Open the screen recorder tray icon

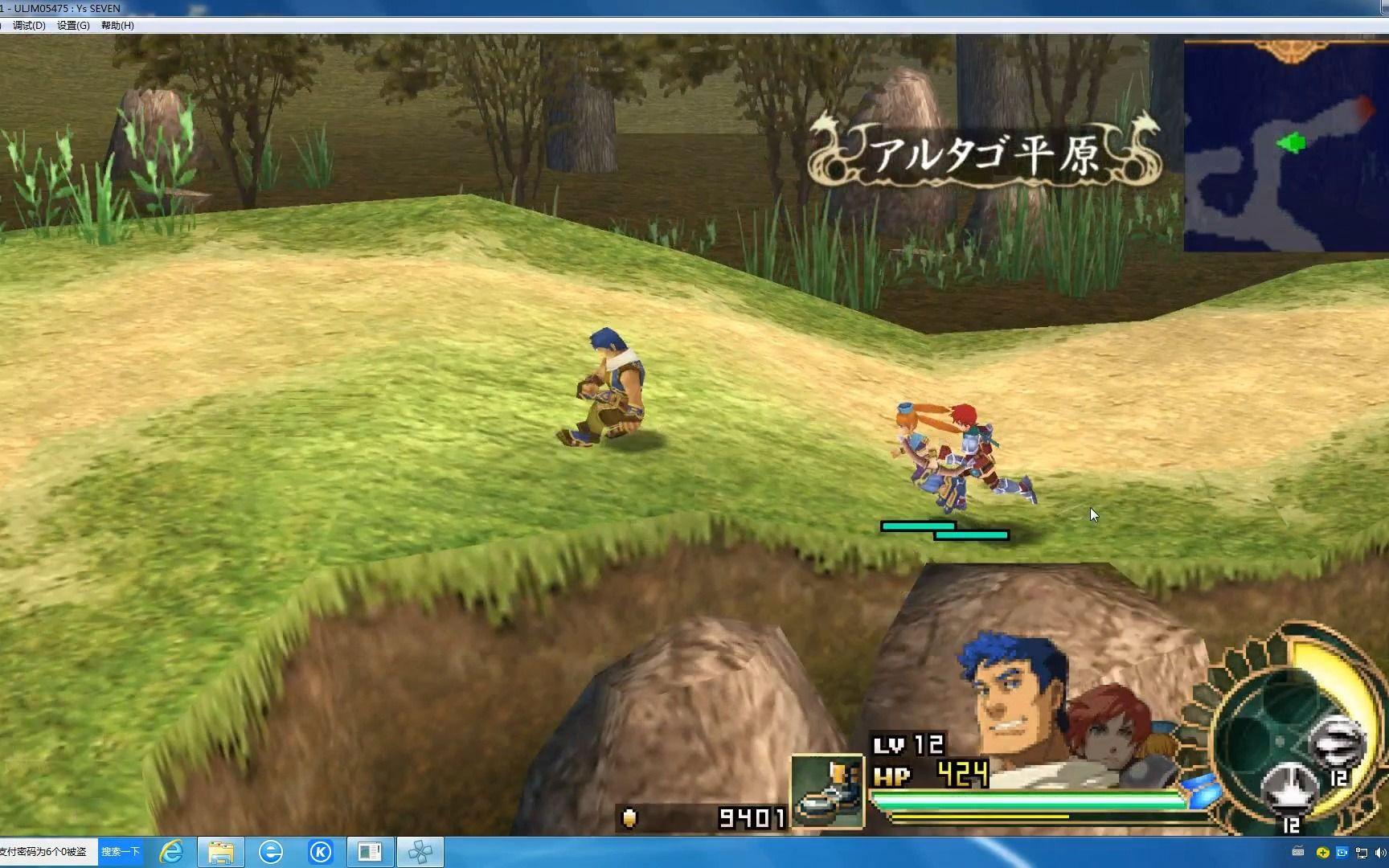1342,852
